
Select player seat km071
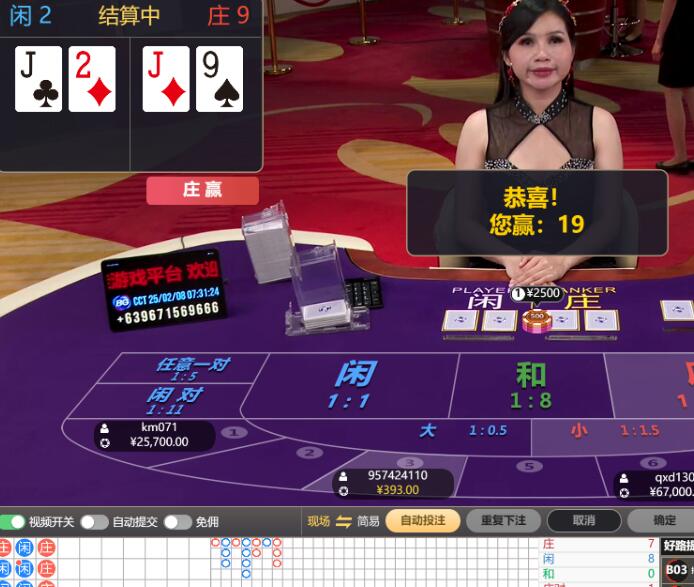pos(156,435)
